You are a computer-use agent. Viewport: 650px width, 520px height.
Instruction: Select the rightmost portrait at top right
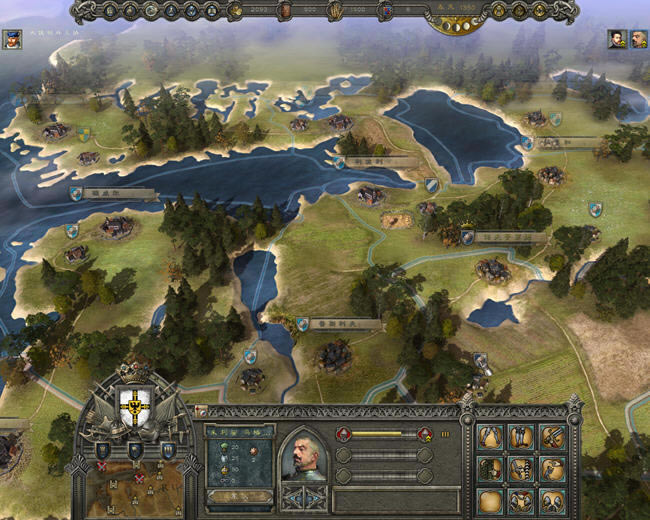tap(639, 39)
